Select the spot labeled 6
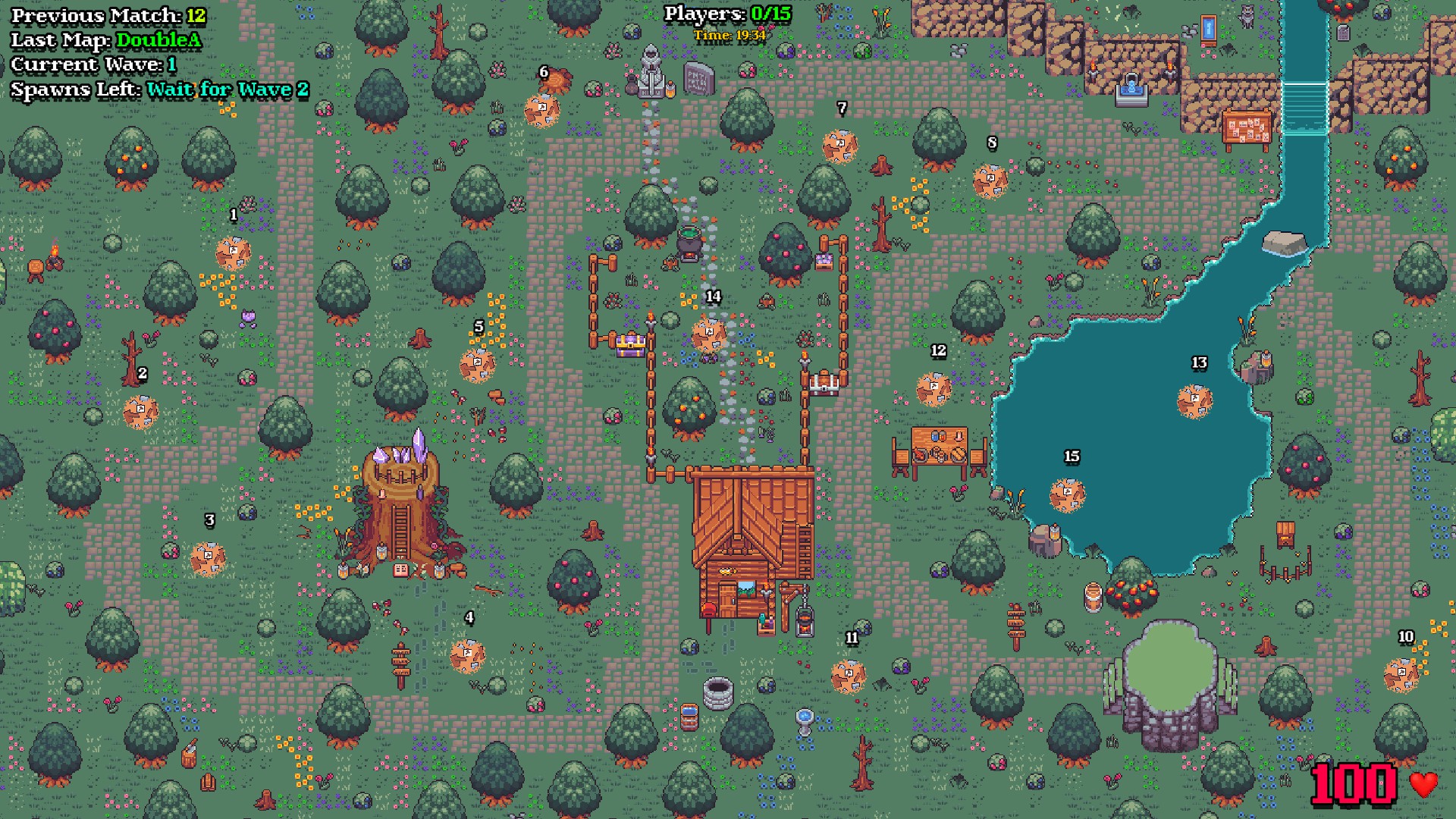 click(542, 110)
